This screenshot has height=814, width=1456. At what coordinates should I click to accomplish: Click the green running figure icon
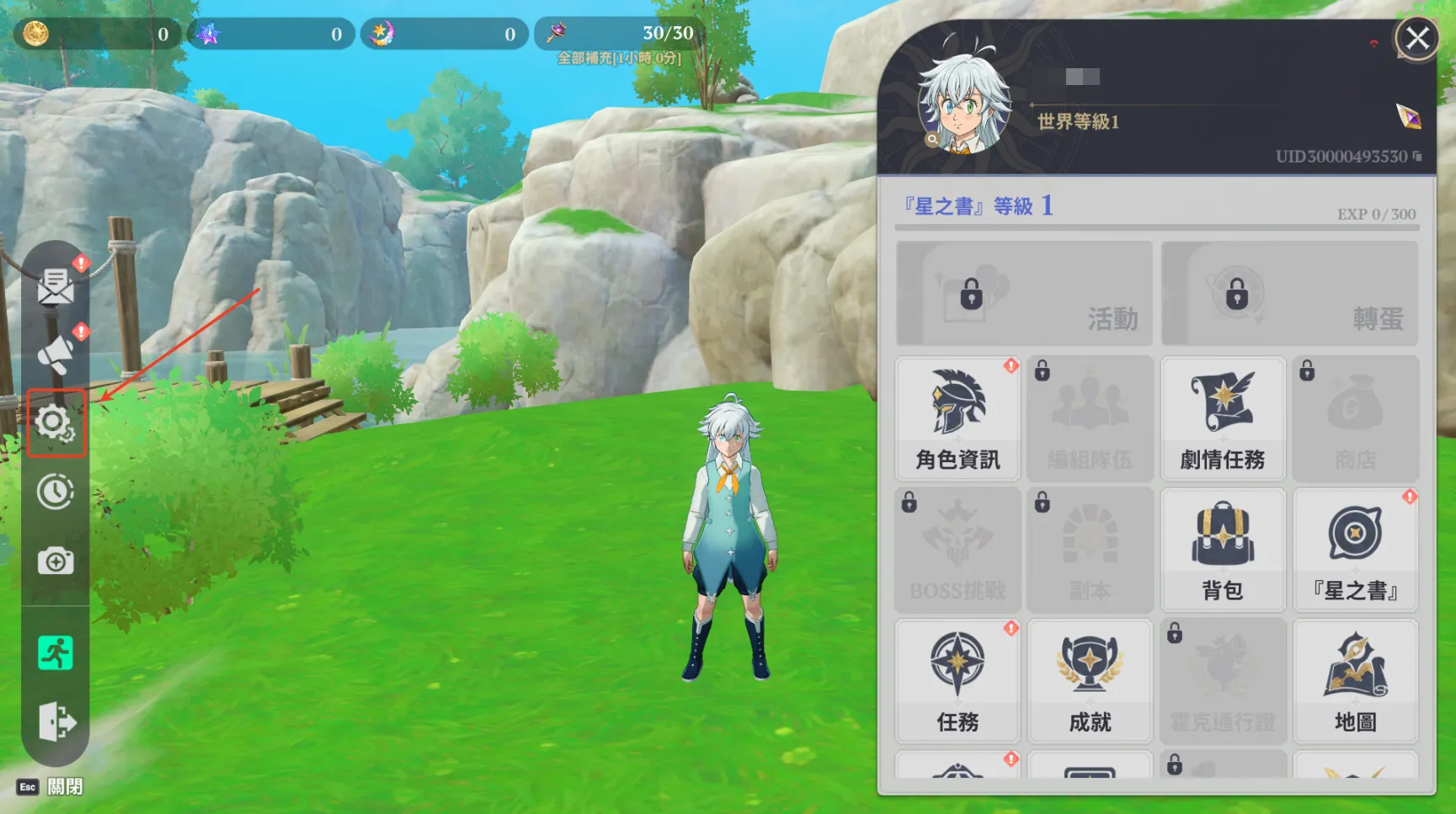click(x=56, y=653)
